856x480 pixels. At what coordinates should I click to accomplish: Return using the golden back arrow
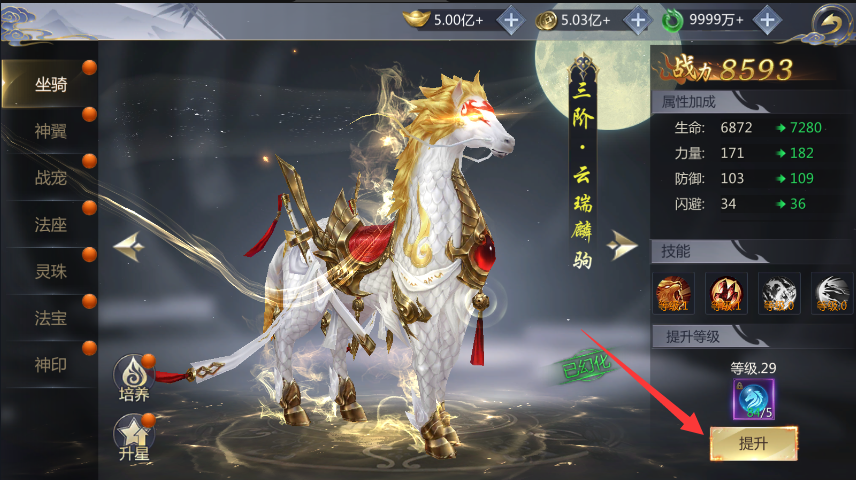coord(826,21)
